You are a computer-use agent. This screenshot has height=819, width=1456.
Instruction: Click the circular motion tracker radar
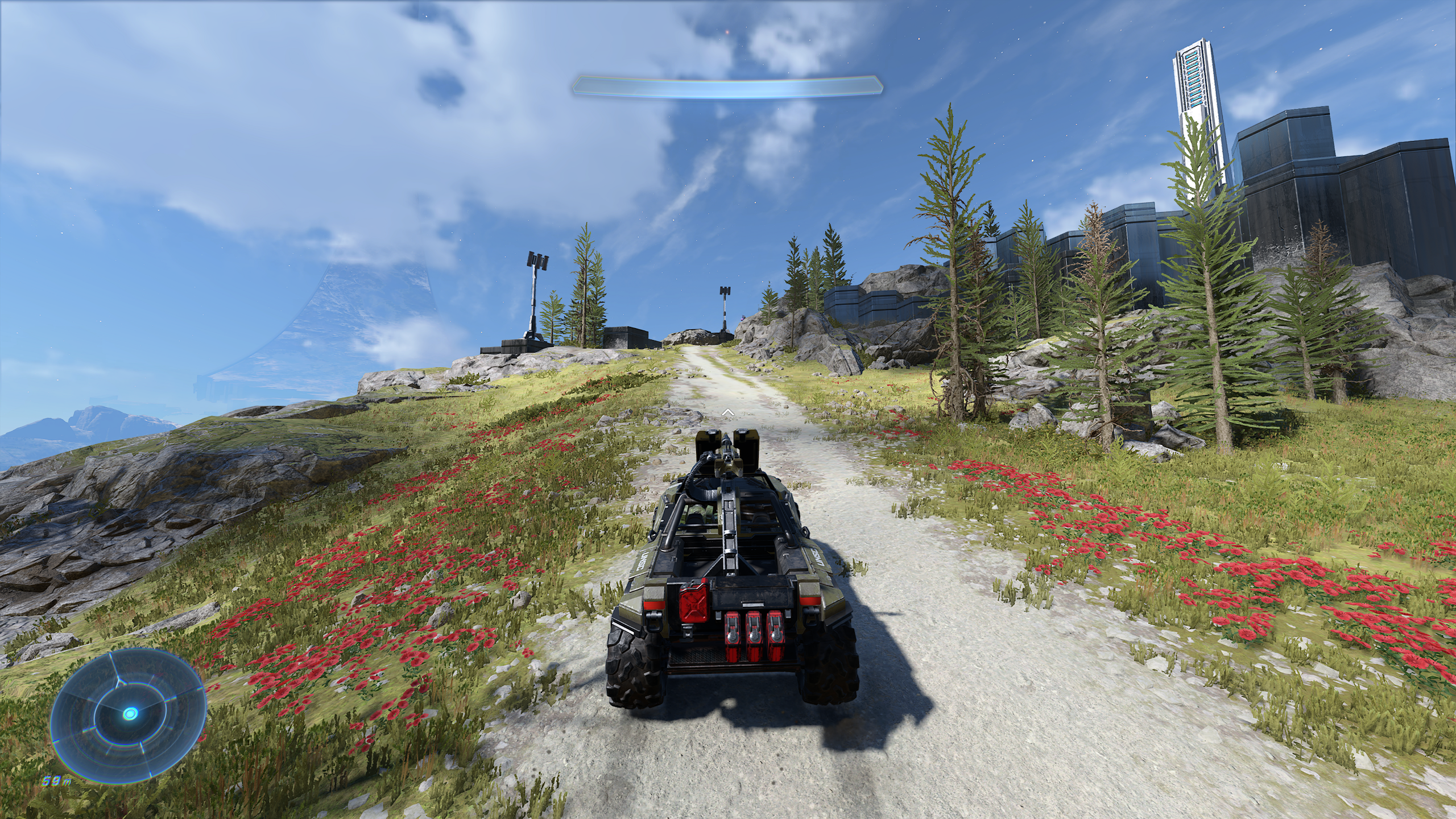click(129, 714)
